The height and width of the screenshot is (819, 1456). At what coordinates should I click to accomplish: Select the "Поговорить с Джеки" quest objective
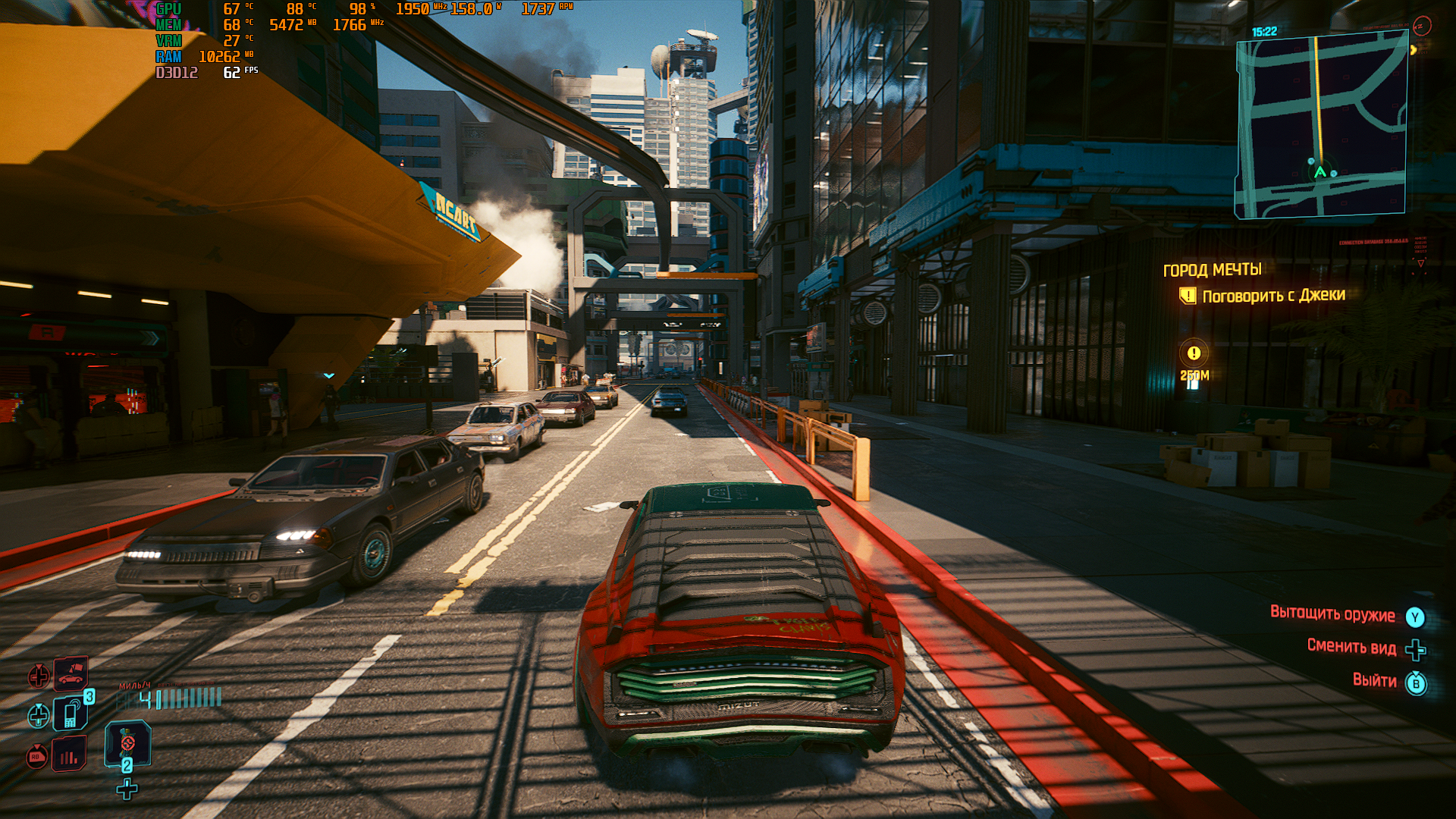point(1273,296)
